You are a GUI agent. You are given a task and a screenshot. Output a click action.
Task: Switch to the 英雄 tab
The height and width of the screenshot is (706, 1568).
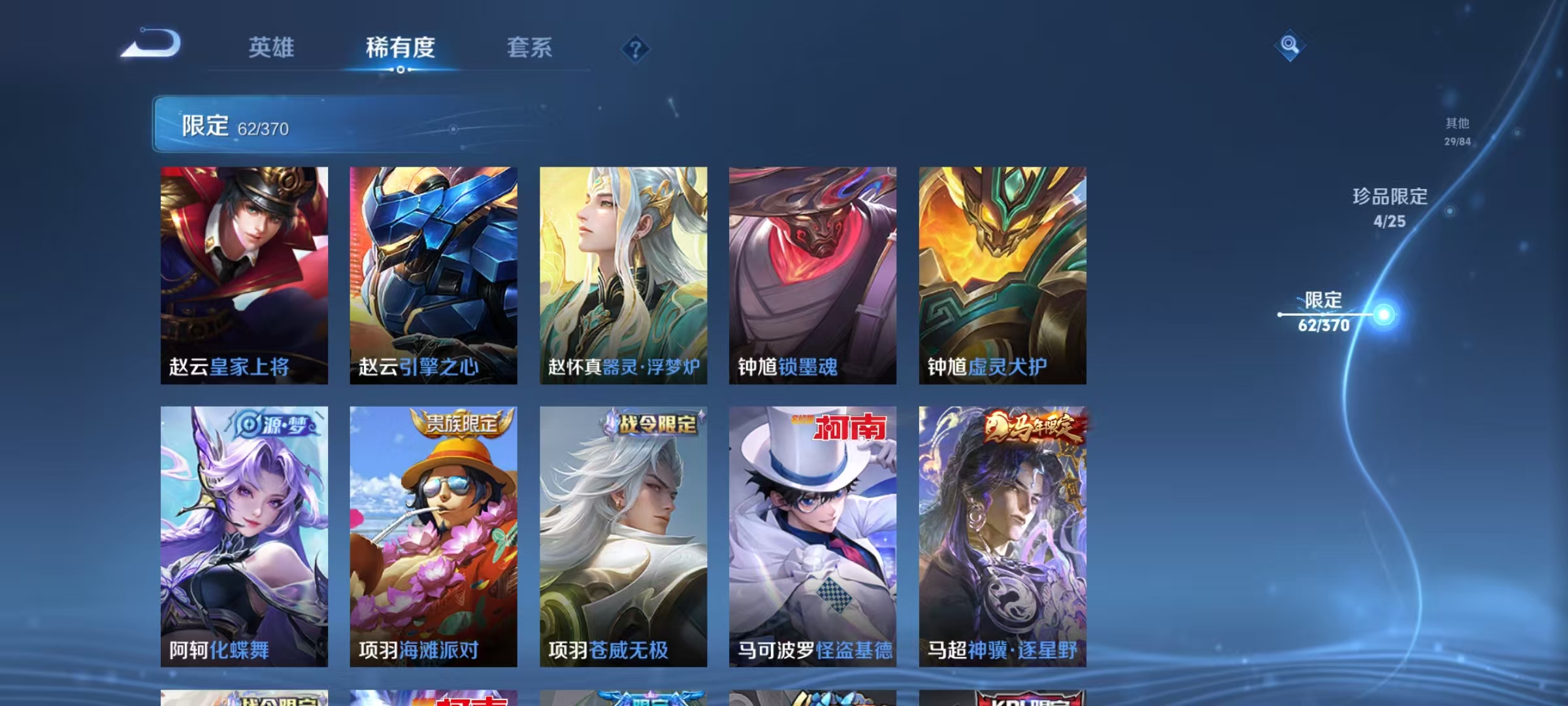272,48
